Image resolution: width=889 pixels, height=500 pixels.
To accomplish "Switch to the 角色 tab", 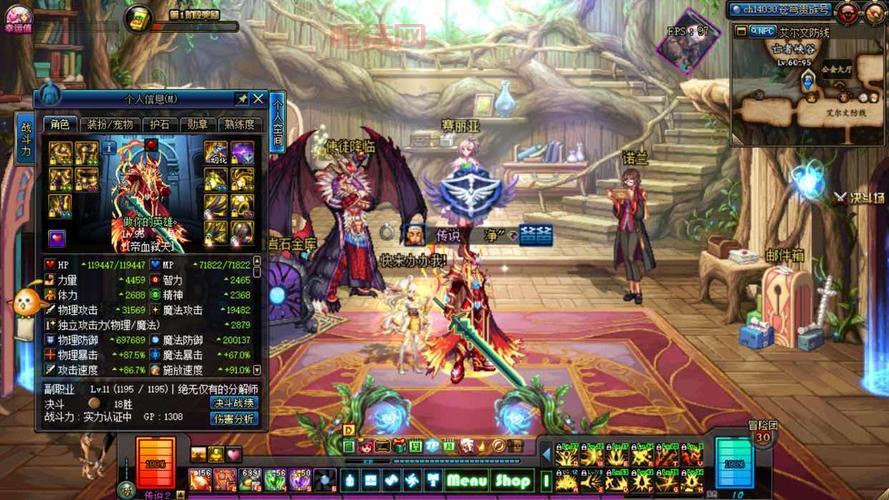I will point(60,125).
